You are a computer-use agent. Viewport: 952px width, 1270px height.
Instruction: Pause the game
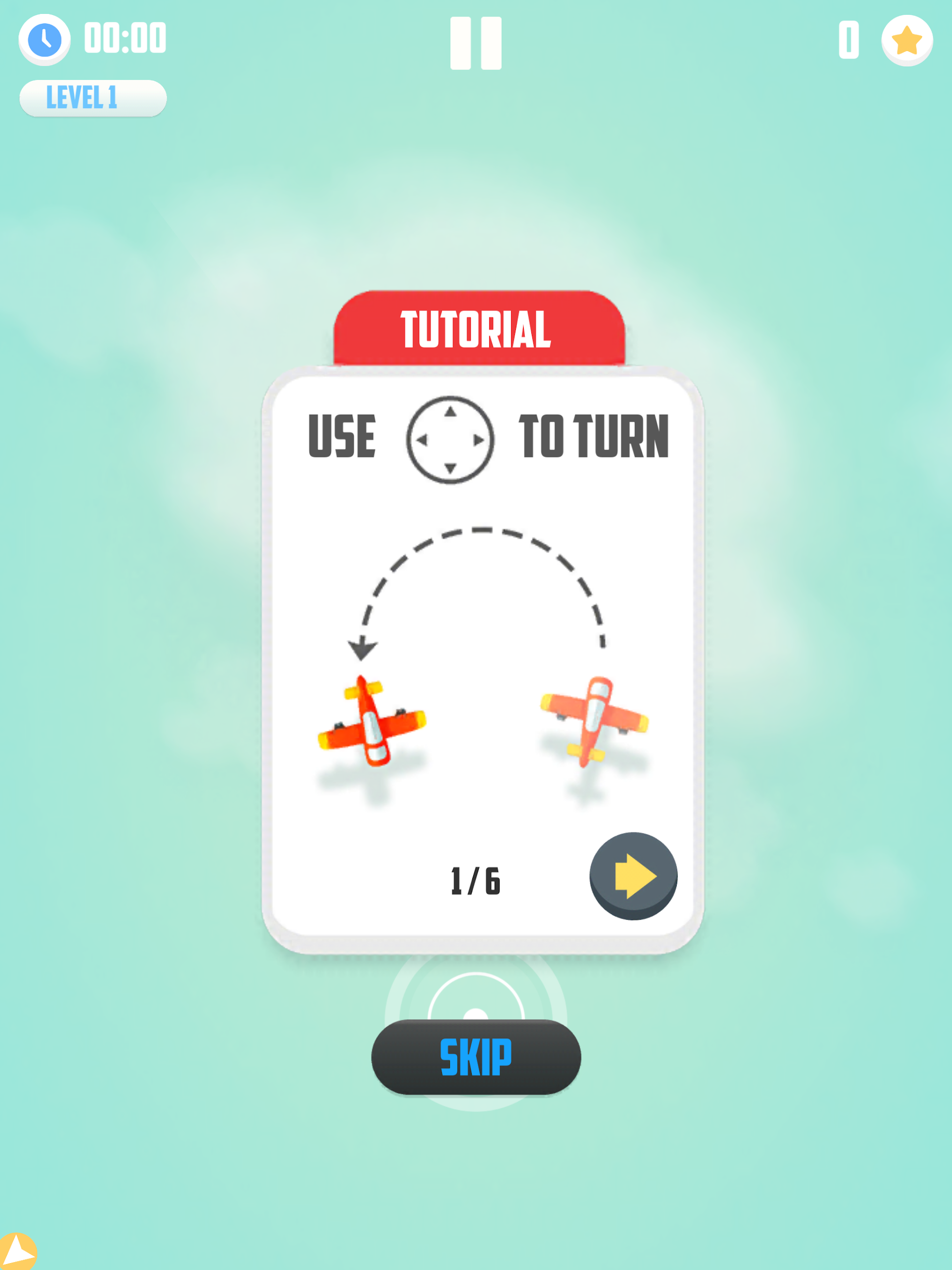[475, 43]
